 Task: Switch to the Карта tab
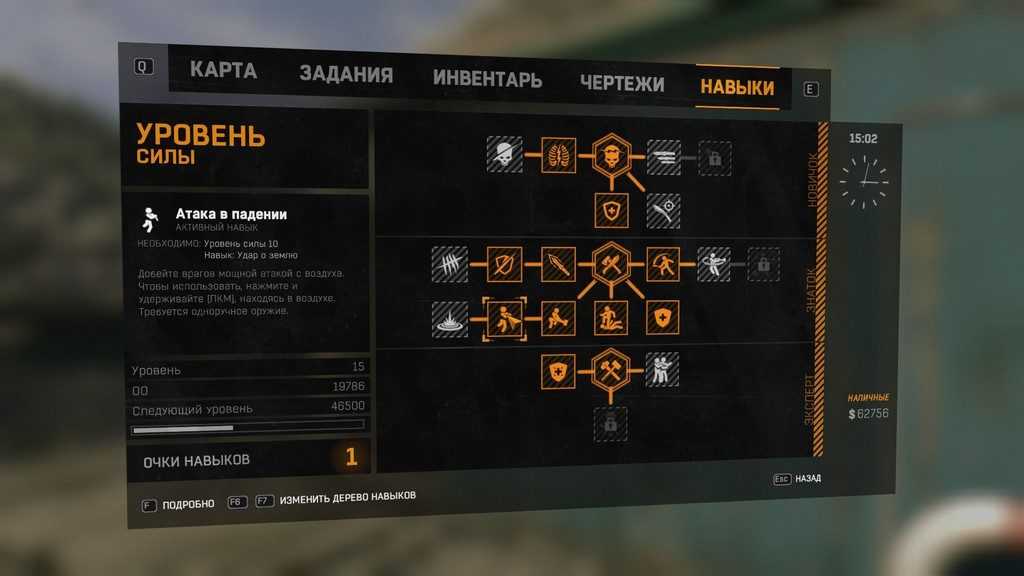(223, 71)
